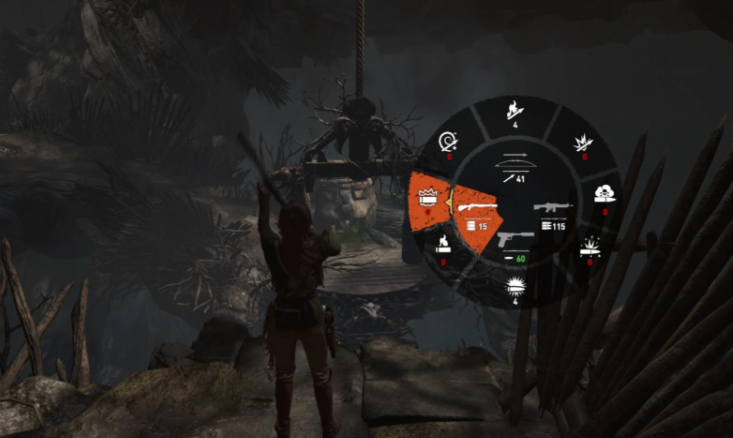Choose the explosive arrow ammo icon
733x438 pixels.
tap(584, 143)
